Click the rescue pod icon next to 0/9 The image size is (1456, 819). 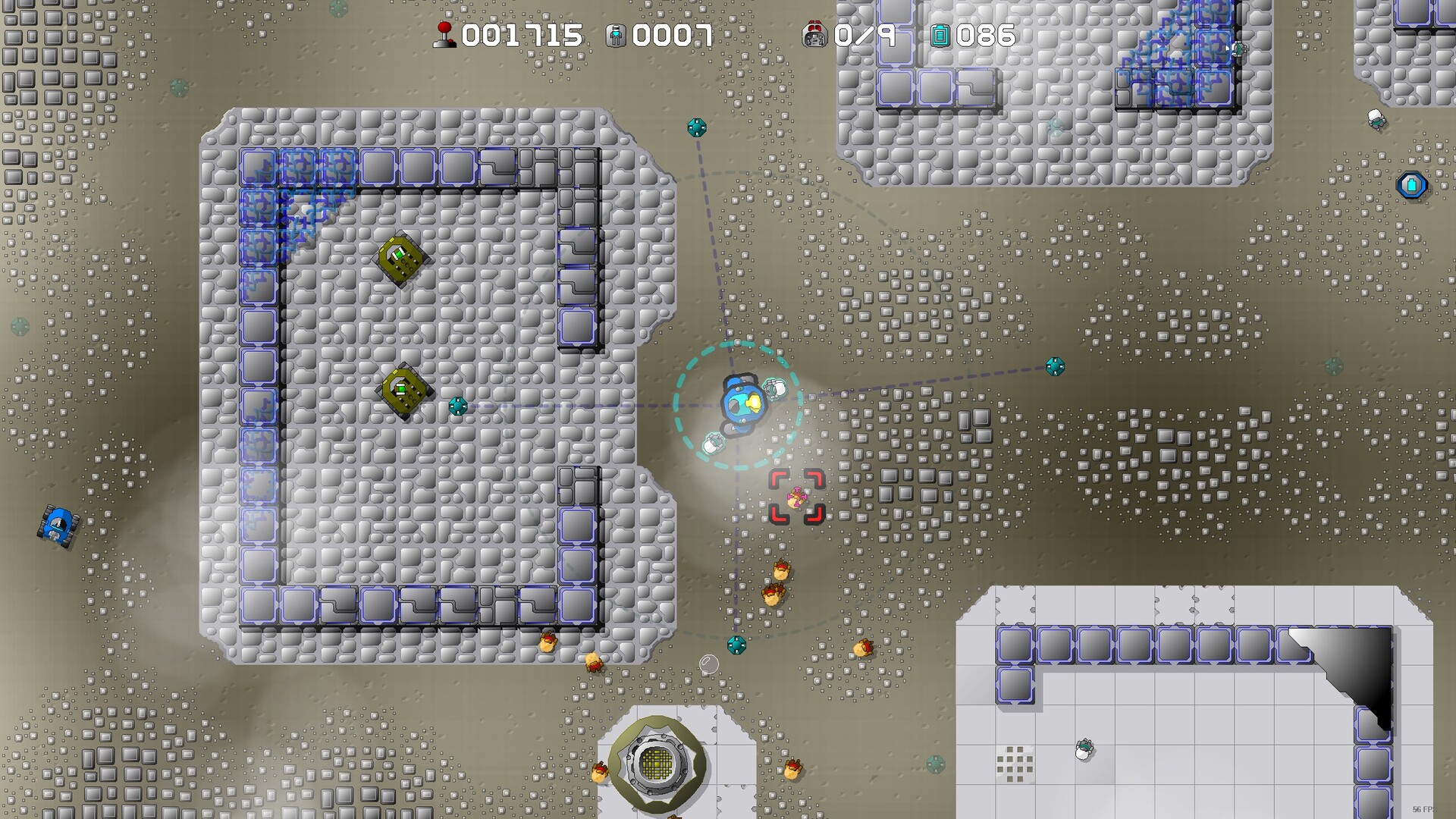[x=814, y=33]
